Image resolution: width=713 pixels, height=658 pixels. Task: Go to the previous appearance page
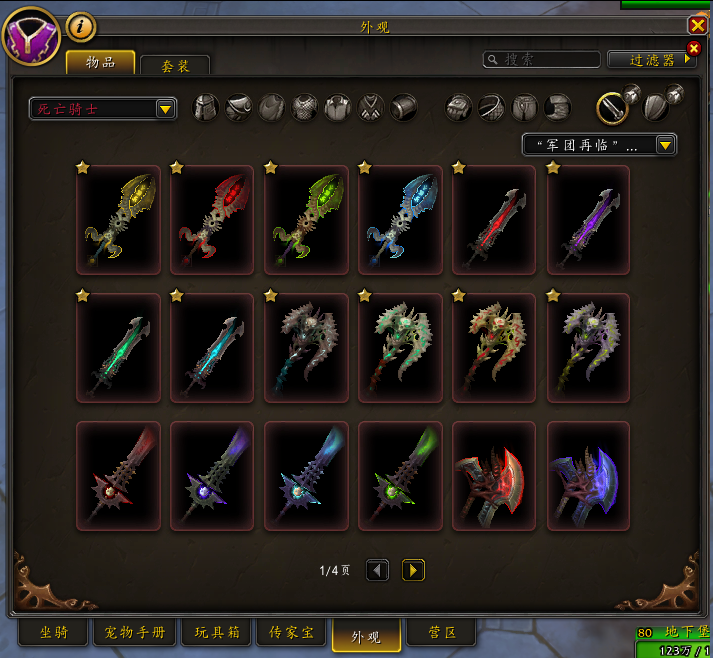coord(377,571)
